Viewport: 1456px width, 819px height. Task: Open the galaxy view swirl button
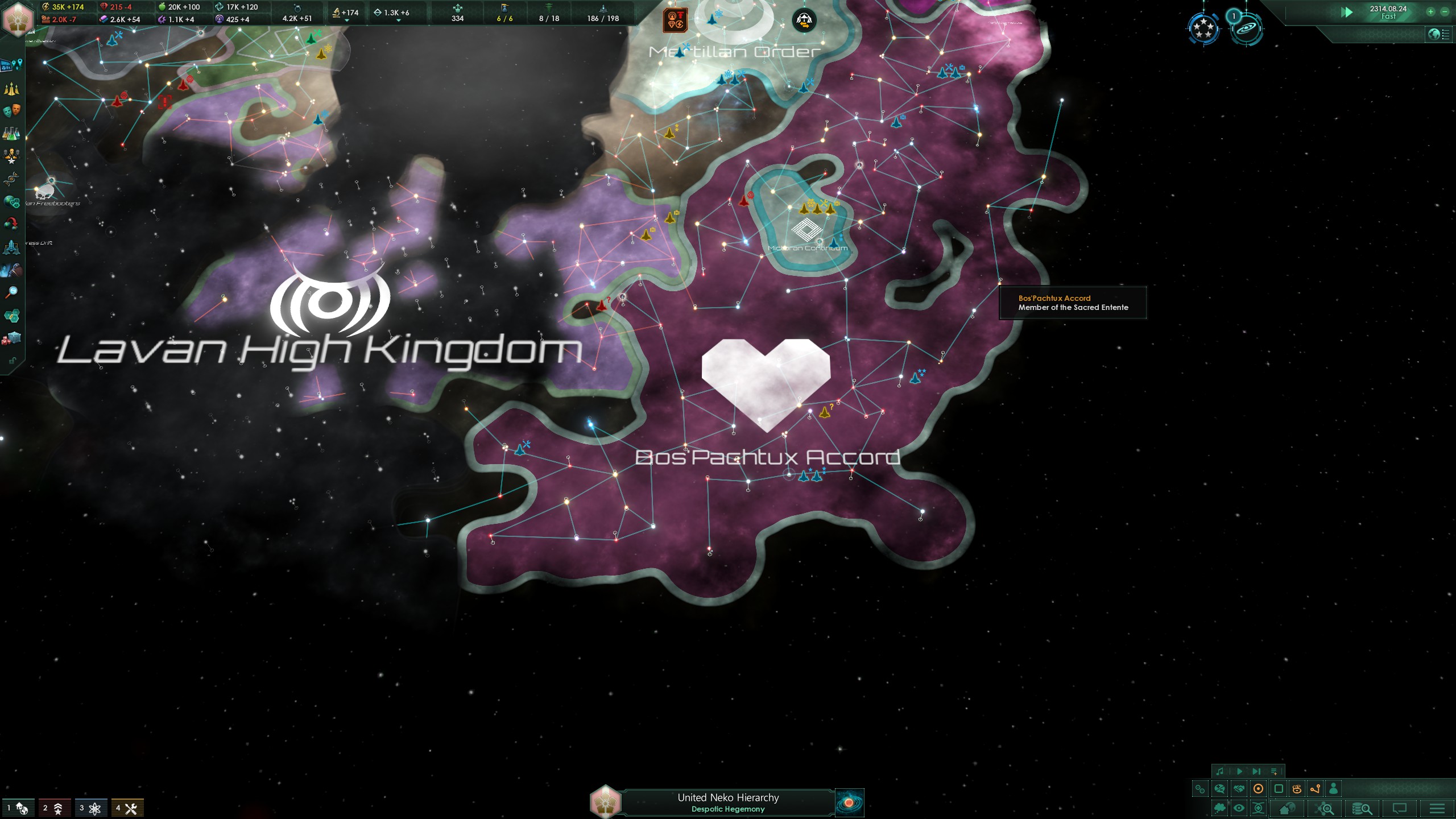click(849, 803)
